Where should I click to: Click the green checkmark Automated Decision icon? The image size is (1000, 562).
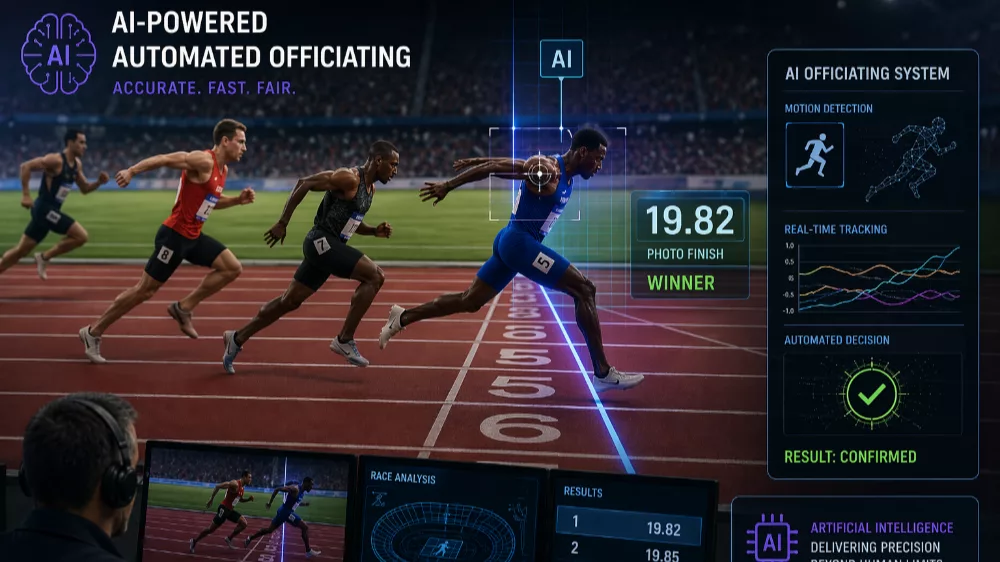tap(871, 394)
